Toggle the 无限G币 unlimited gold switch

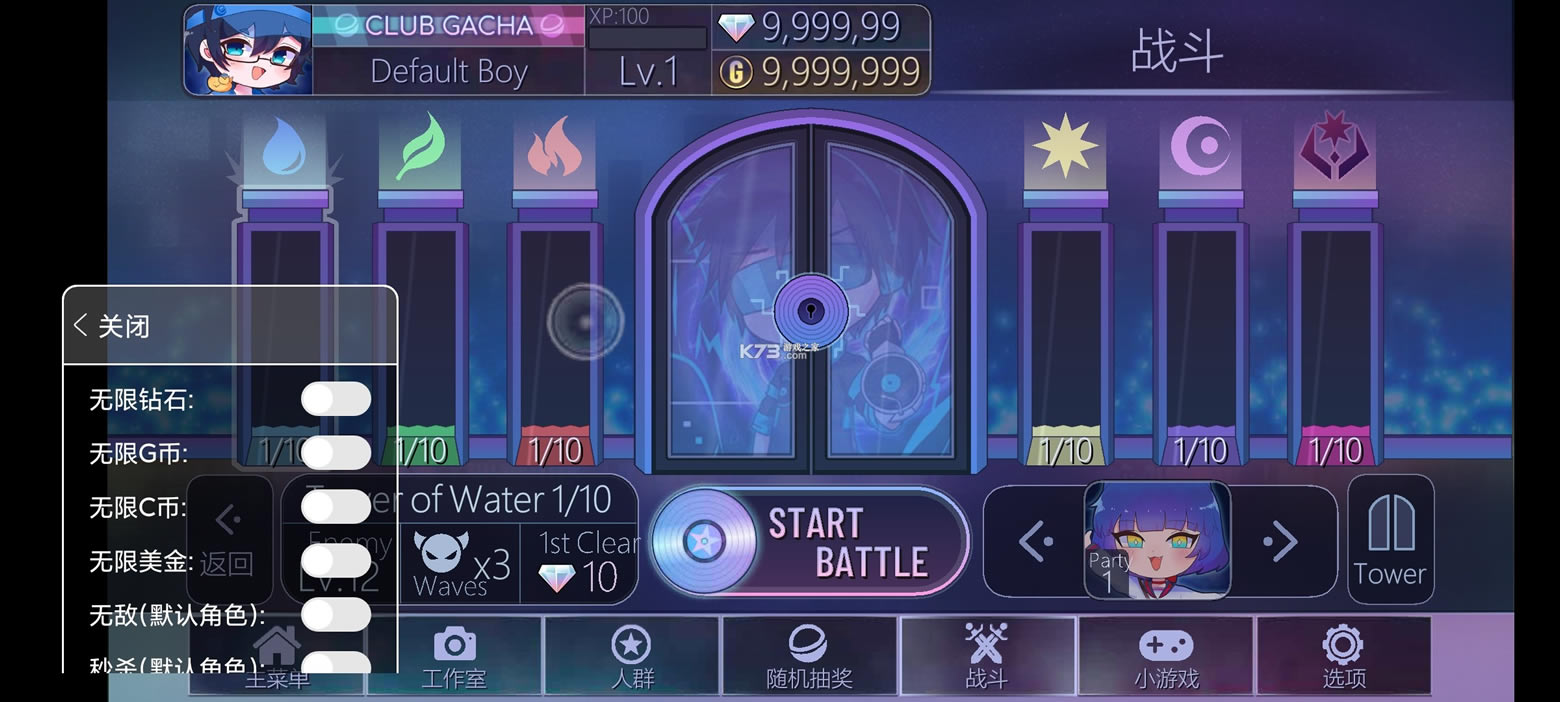[x=336, y=453]
